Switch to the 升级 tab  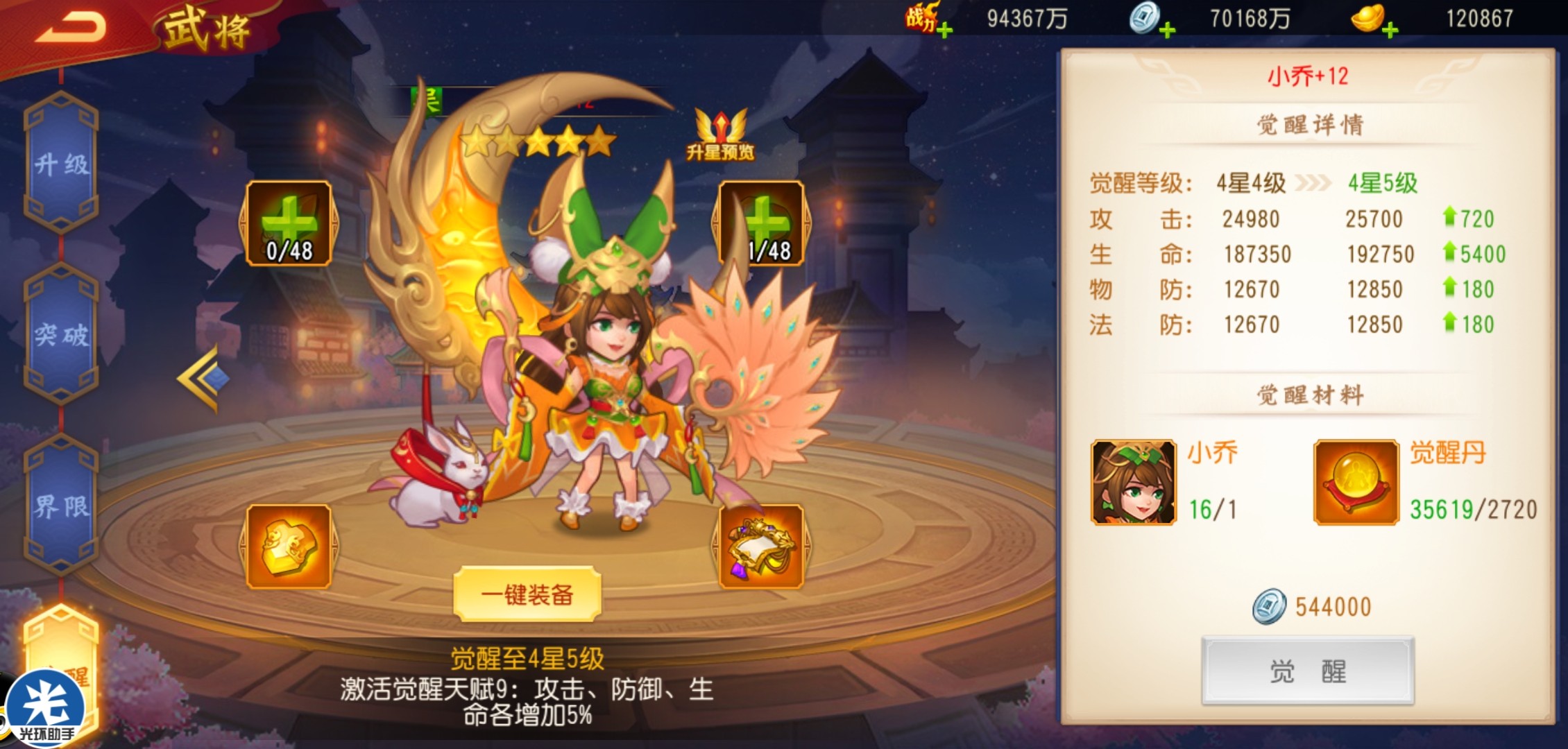click(61, 164)
